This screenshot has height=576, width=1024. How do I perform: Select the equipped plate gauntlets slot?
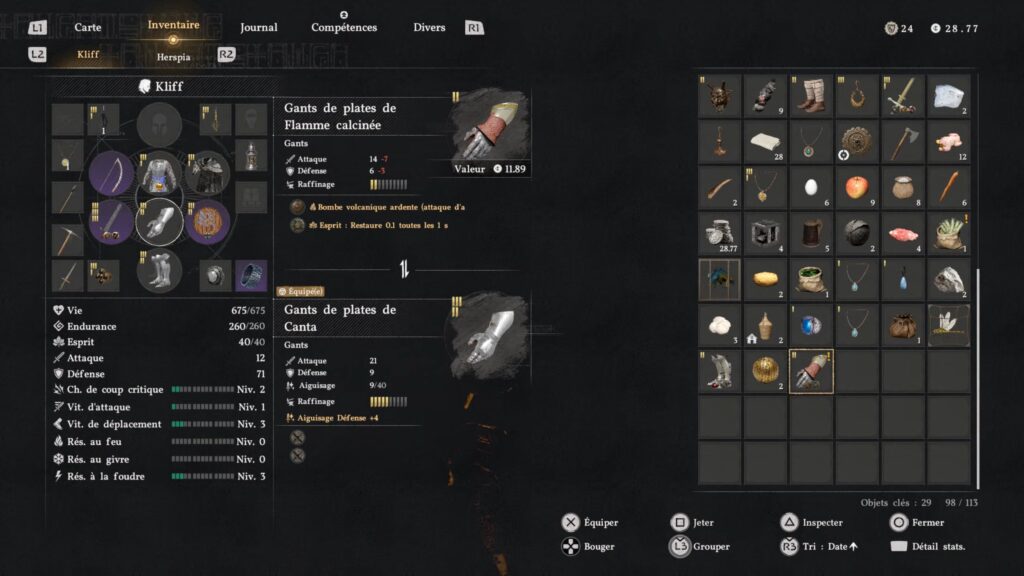tap(160, 222)
